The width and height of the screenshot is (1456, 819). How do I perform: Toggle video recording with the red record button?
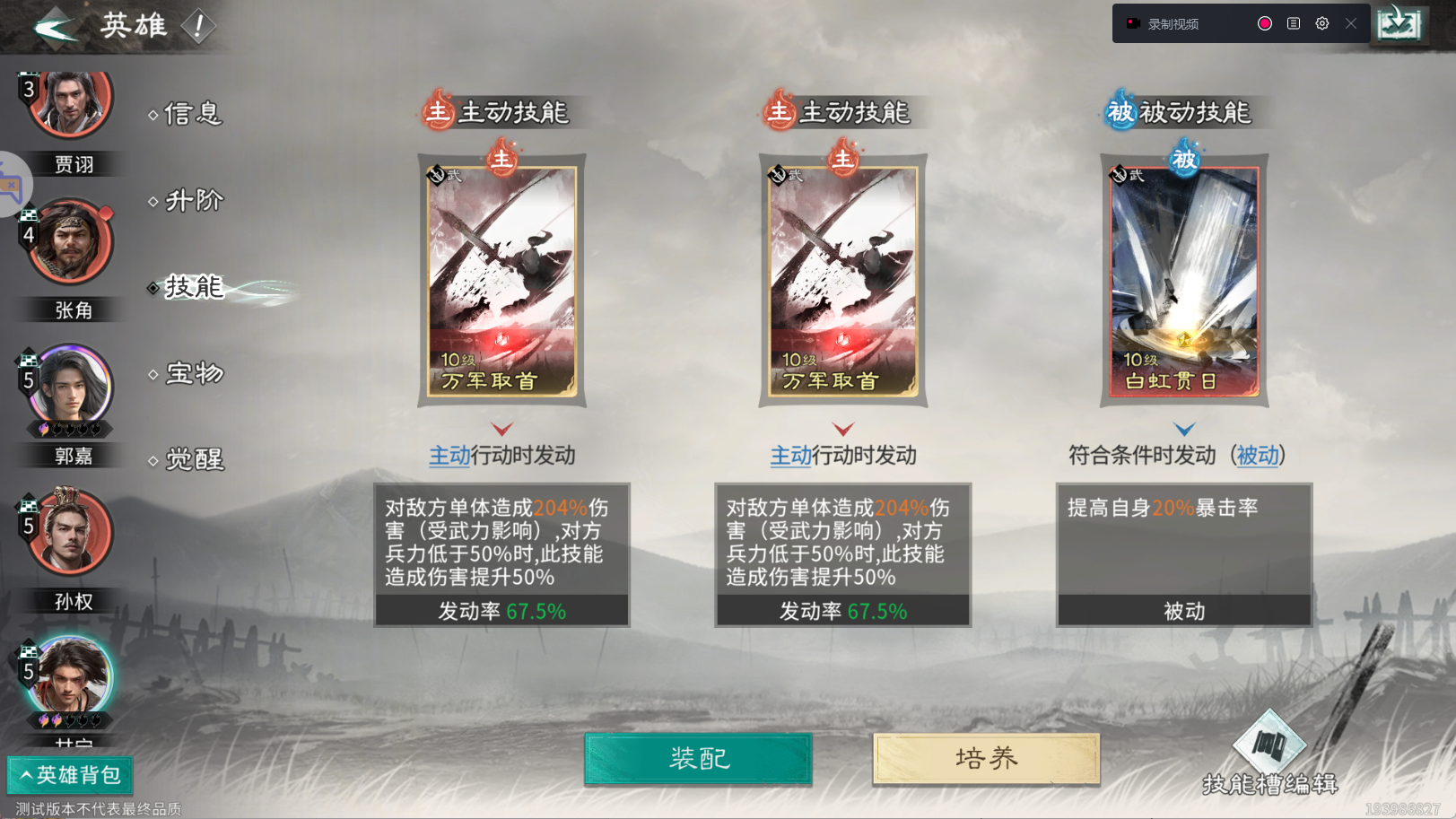tap(1264, 23)
